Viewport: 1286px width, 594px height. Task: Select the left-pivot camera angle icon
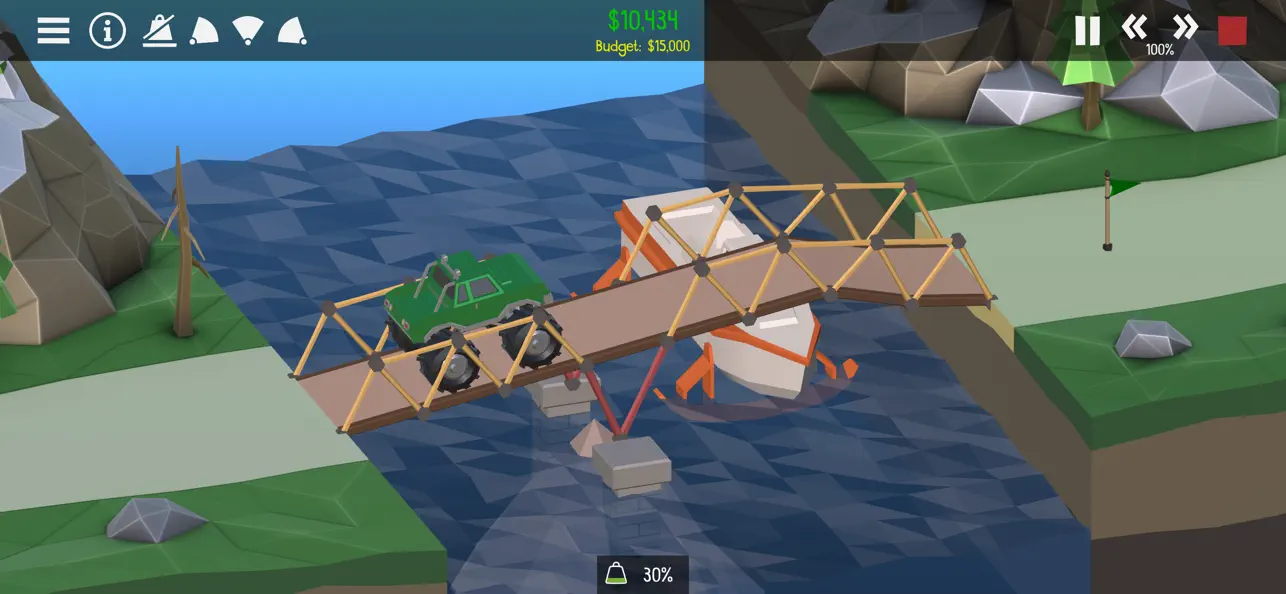point(204,31)
